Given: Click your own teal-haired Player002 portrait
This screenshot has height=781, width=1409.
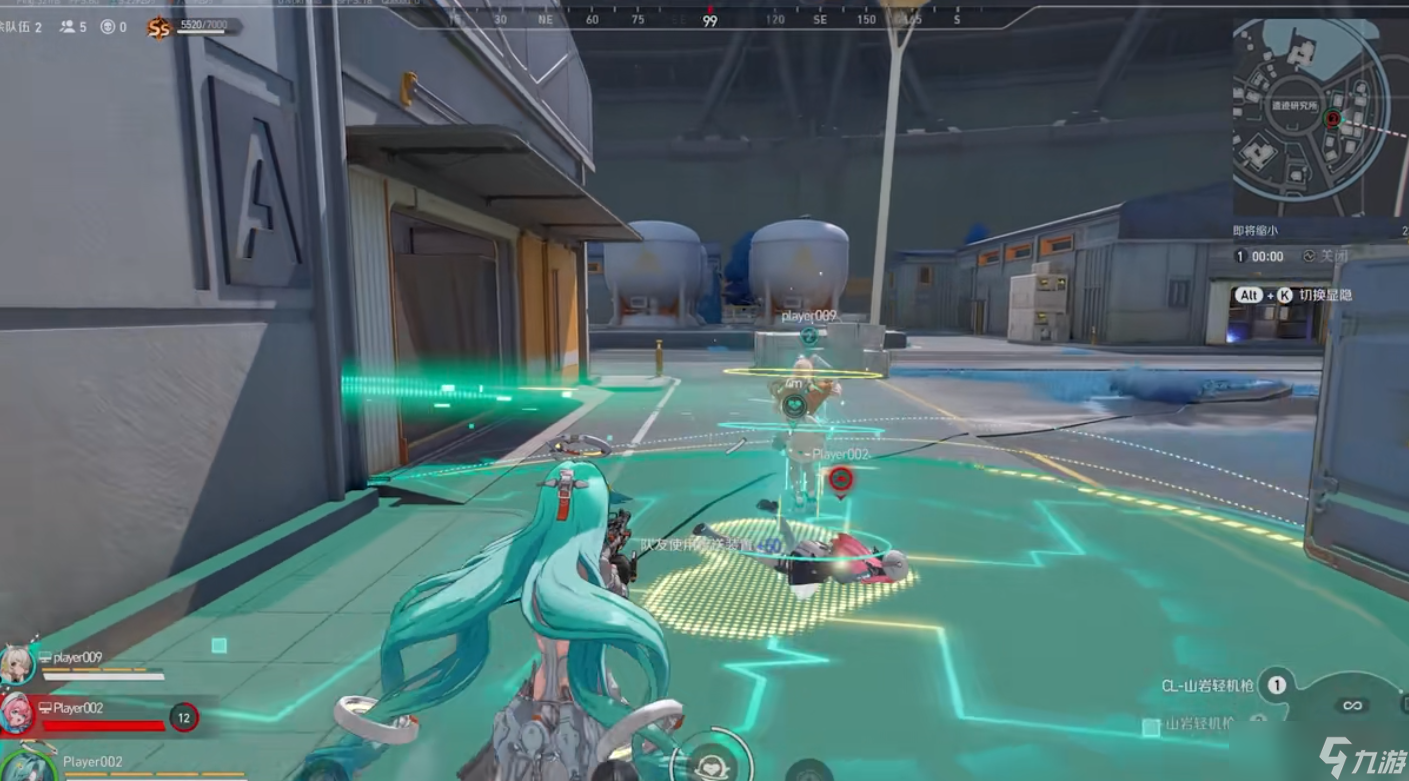Looking at the screenshot, I should [25, 766].
